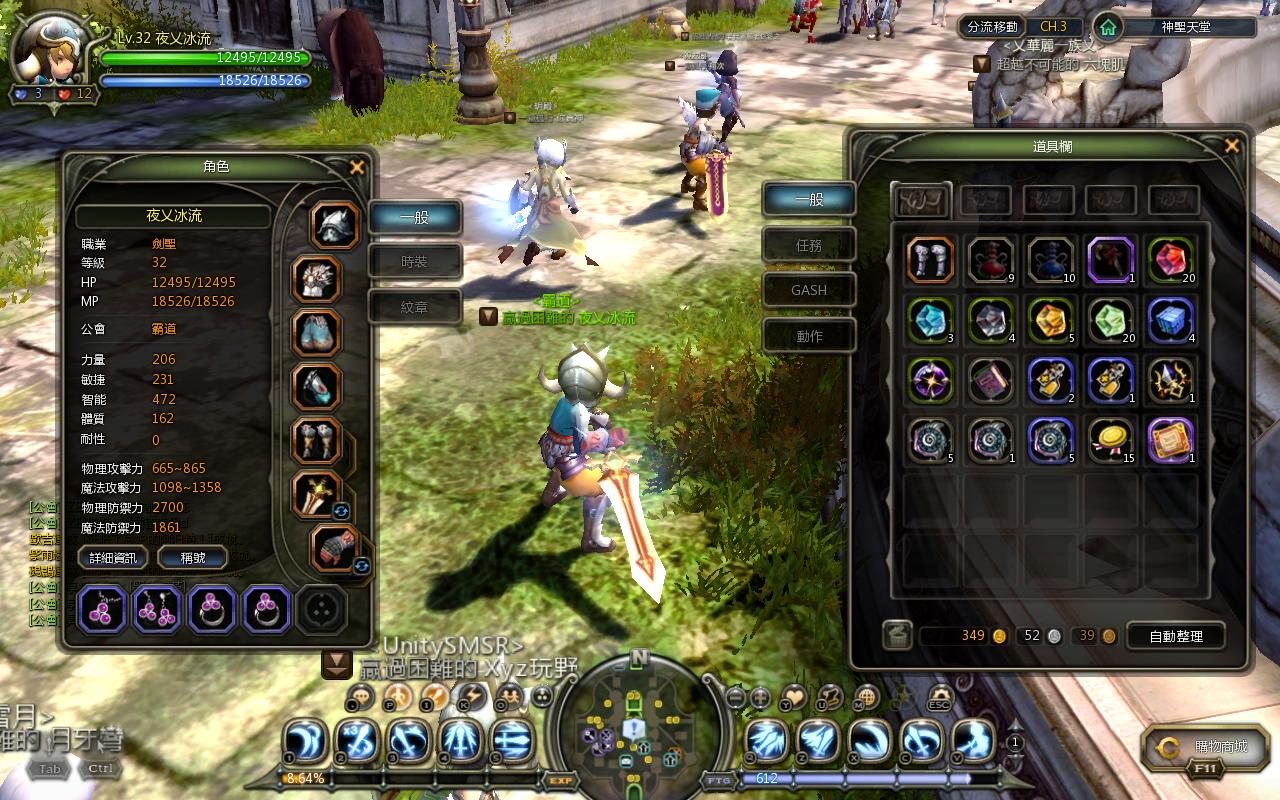Close the character panel

[x=357, y=168]
